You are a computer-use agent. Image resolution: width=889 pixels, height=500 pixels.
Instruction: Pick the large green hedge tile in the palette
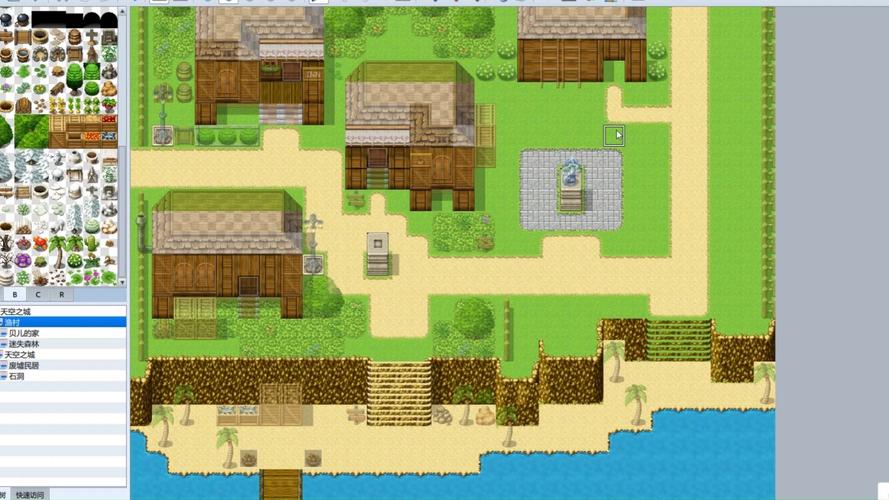(31, 130)
